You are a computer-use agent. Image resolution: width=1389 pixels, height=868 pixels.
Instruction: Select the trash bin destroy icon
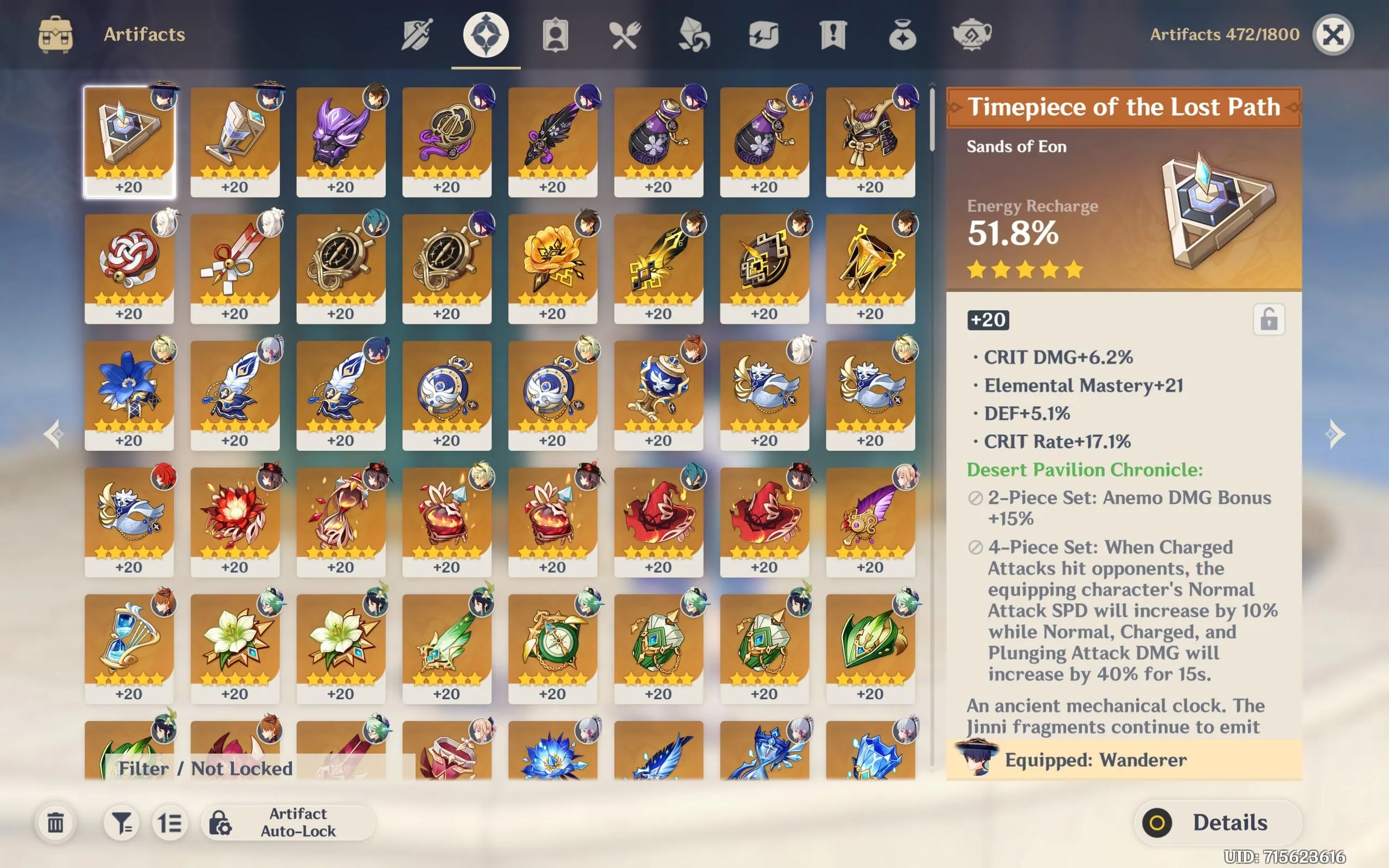click(56, 822)
